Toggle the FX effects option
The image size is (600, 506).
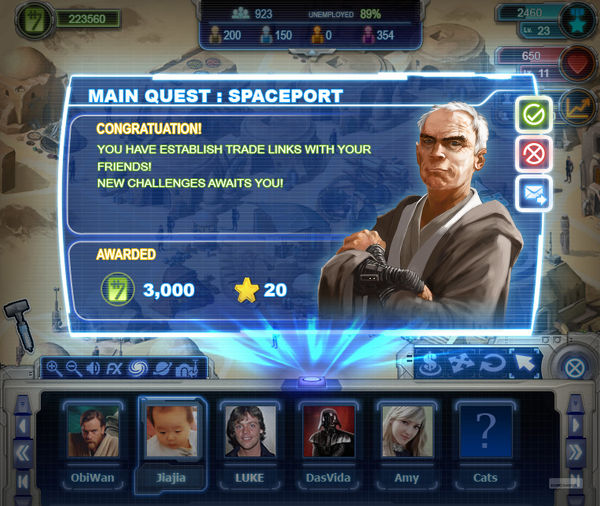pyautogui.click(x=114, y=369)
